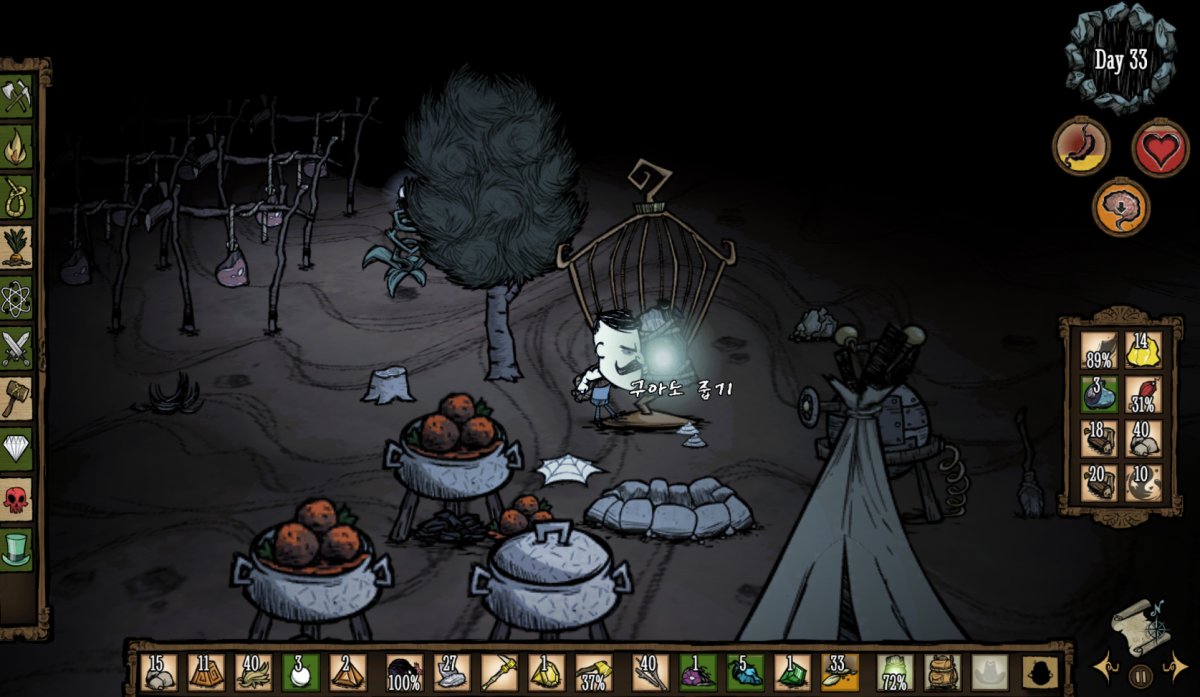The height and width of the screenshot is (697, 1200).
Task: Open the Tools crafting tab
Action: 17,96
